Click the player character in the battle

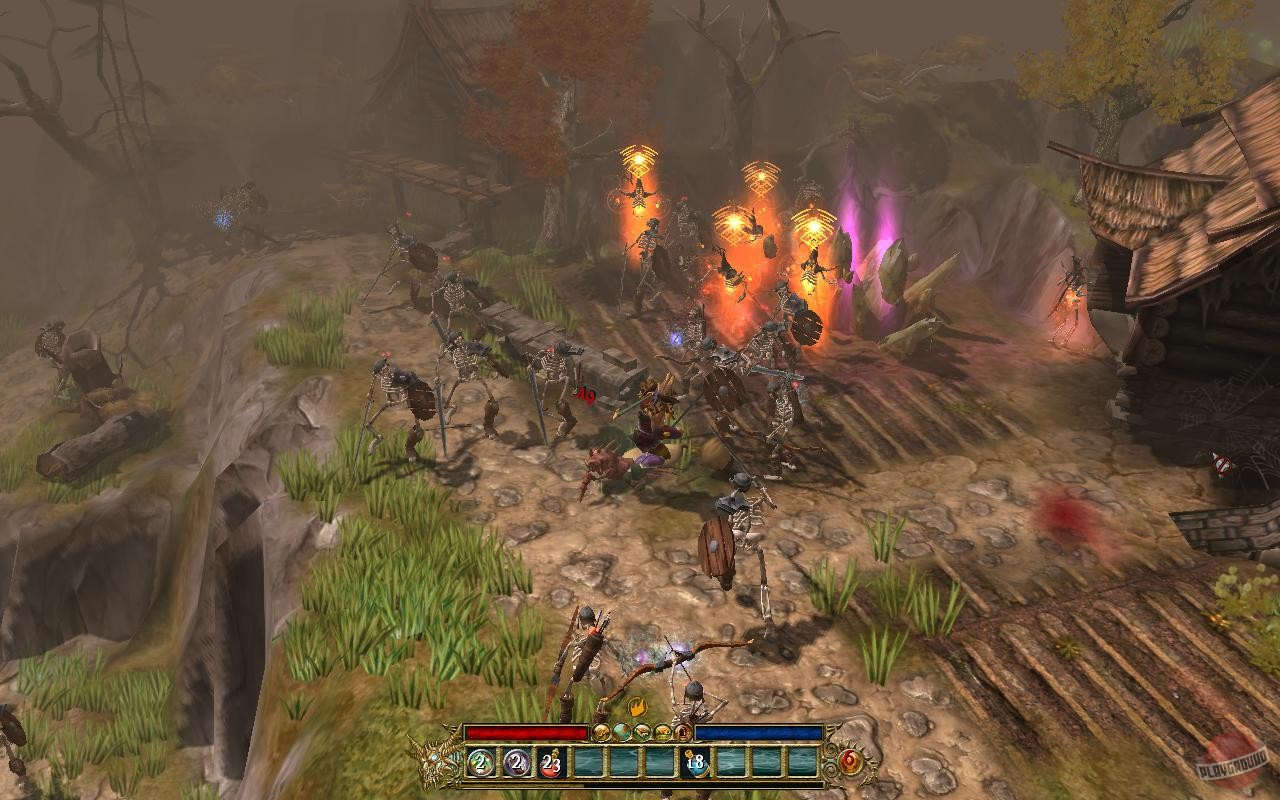tap(655, 420)
